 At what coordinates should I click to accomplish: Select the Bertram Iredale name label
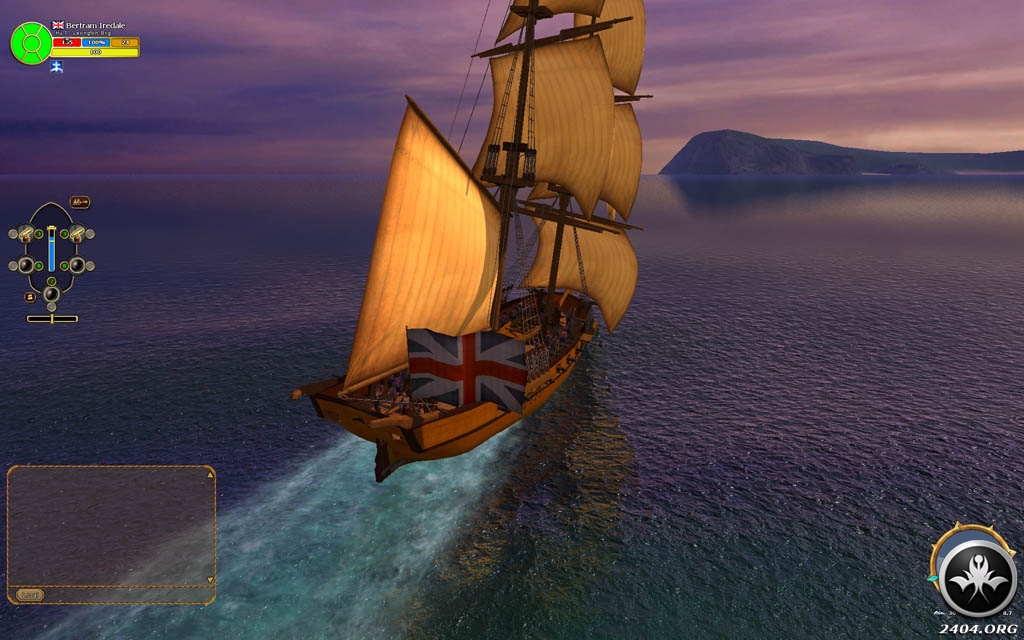(x=95, y=25)
